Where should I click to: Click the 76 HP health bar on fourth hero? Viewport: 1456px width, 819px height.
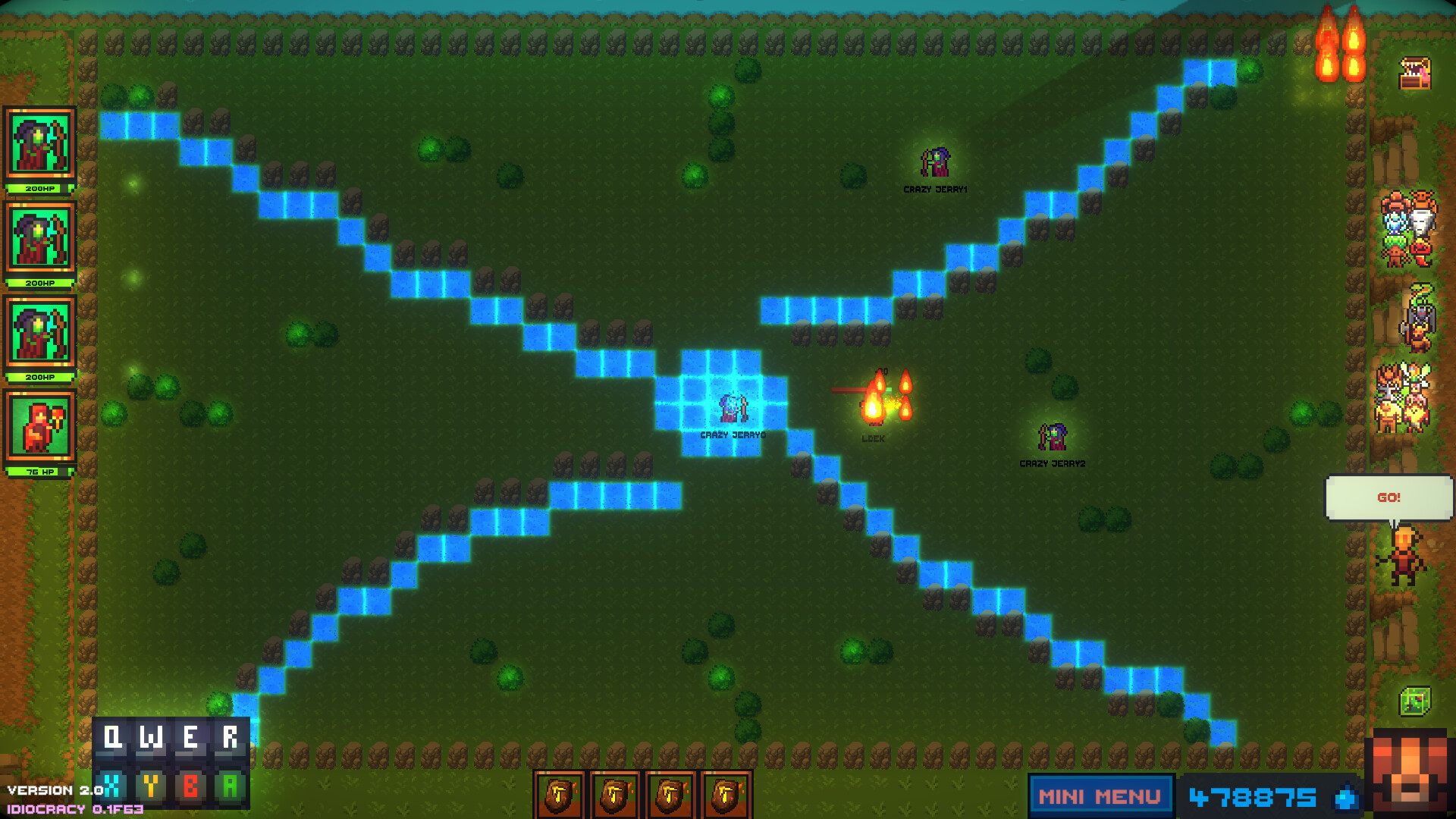click(x=40, y=472)
